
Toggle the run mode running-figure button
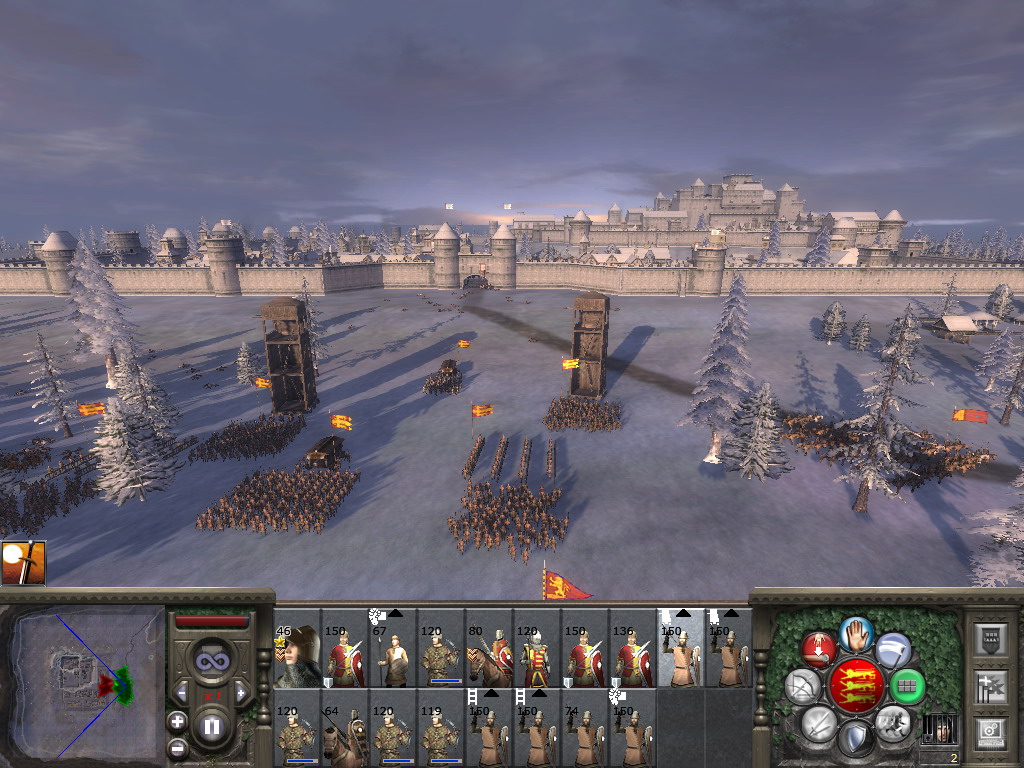click(x=893, y=722)
